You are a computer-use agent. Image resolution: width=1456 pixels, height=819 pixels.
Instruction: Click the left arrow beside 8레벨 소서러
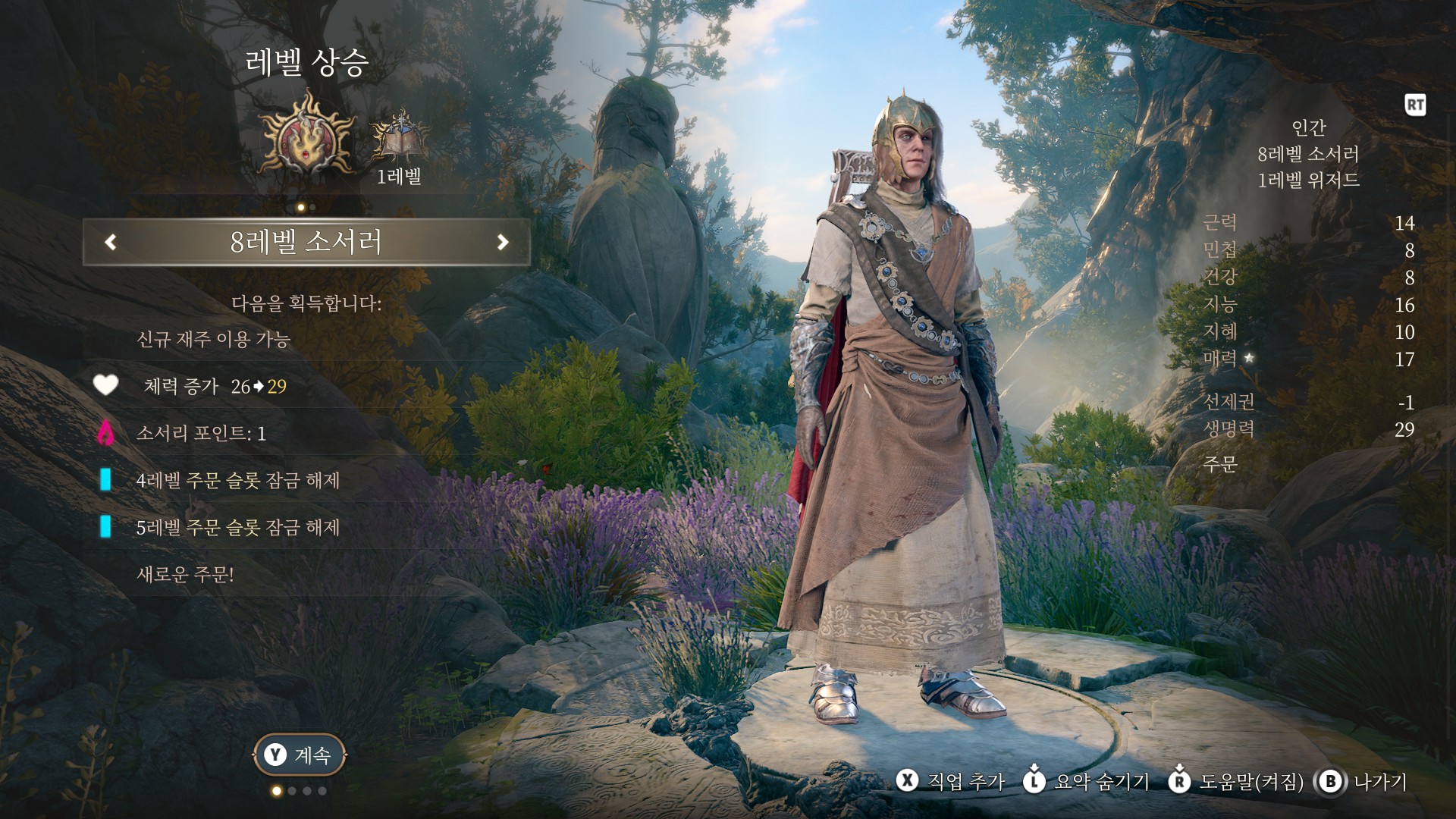[111, 242]
